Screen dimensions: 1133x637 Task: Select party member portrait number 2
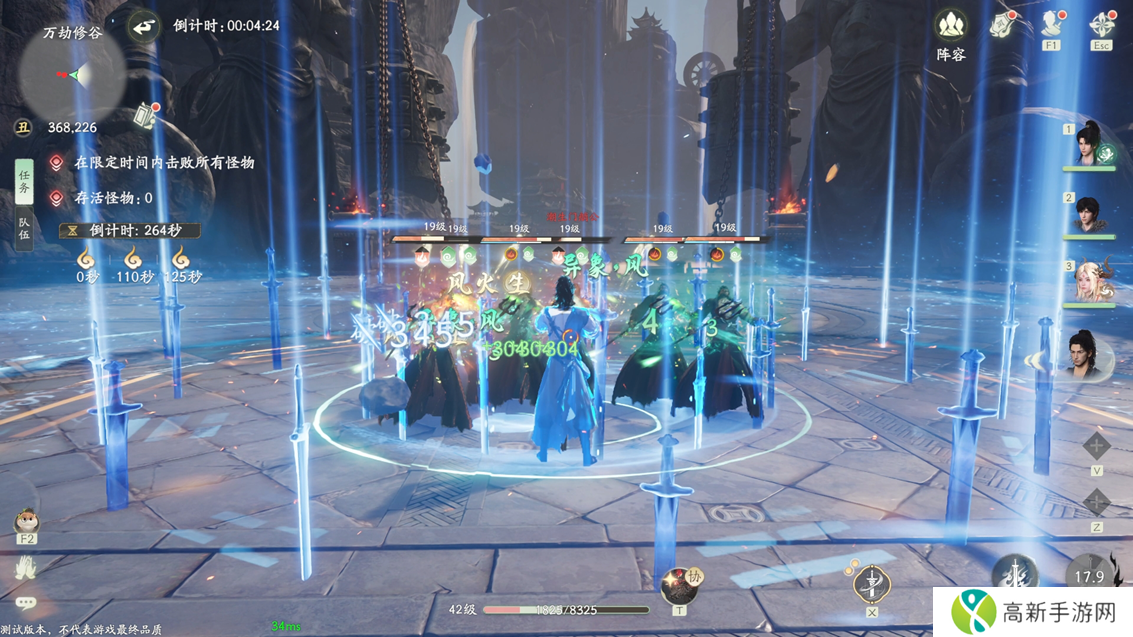pyautogui.click(x=1090, y=214)
